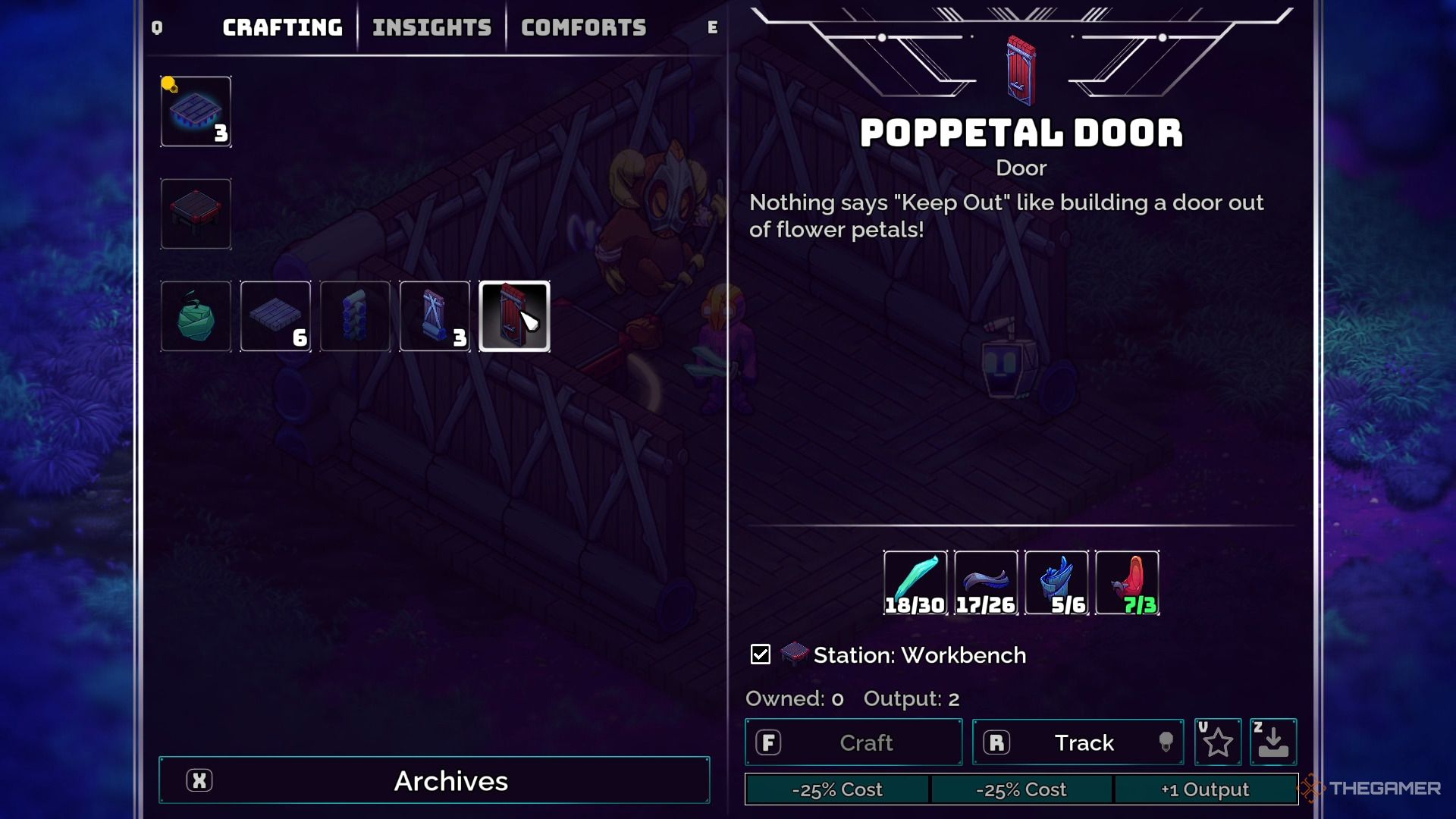Toggle the Station: Workbench checkbox
Viewport: 1456px width, 819px height.
coord(761,654)
